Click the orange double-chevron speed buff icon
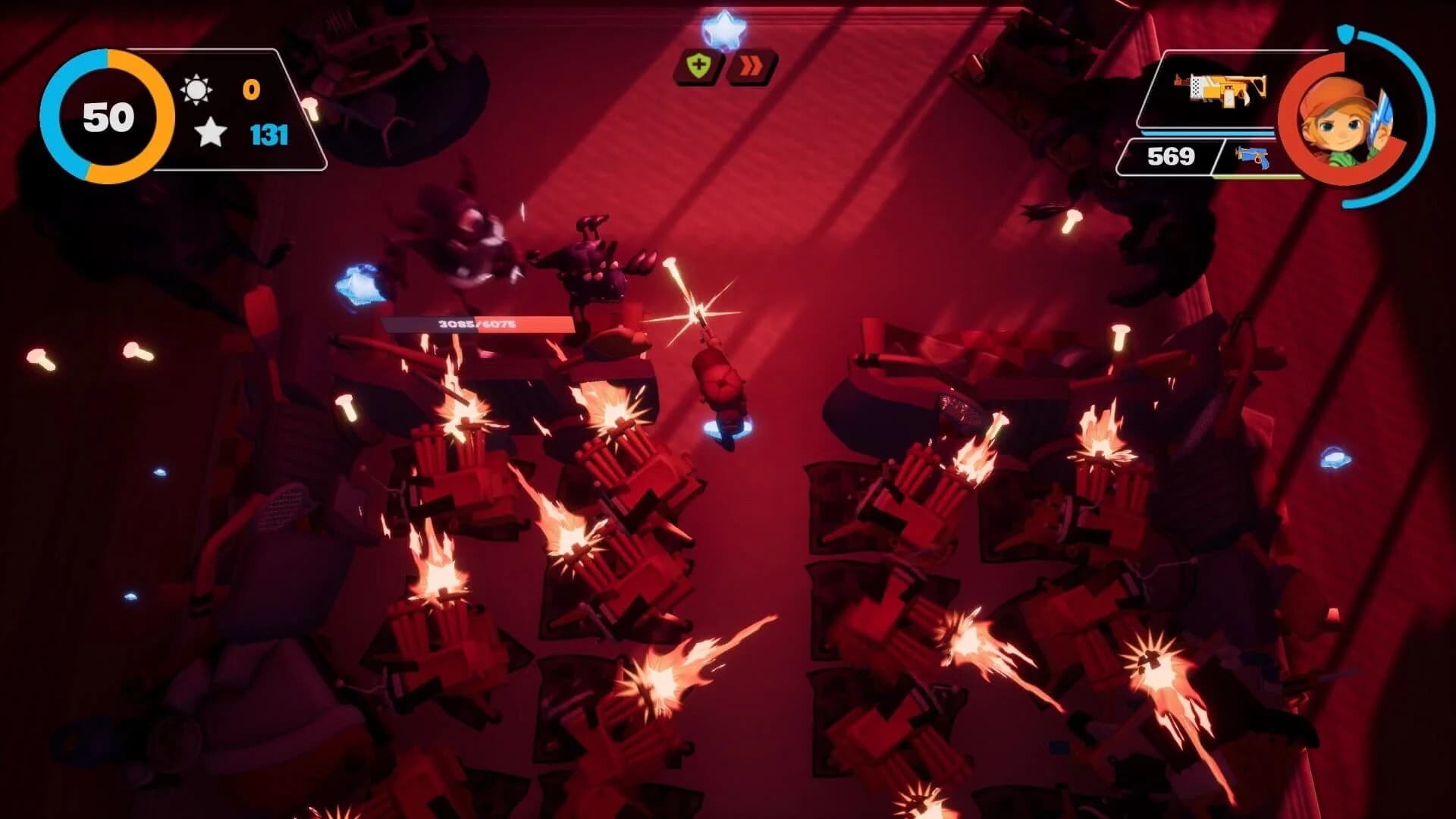Screen dimensions: 1456x819 [x=752, y=67]
